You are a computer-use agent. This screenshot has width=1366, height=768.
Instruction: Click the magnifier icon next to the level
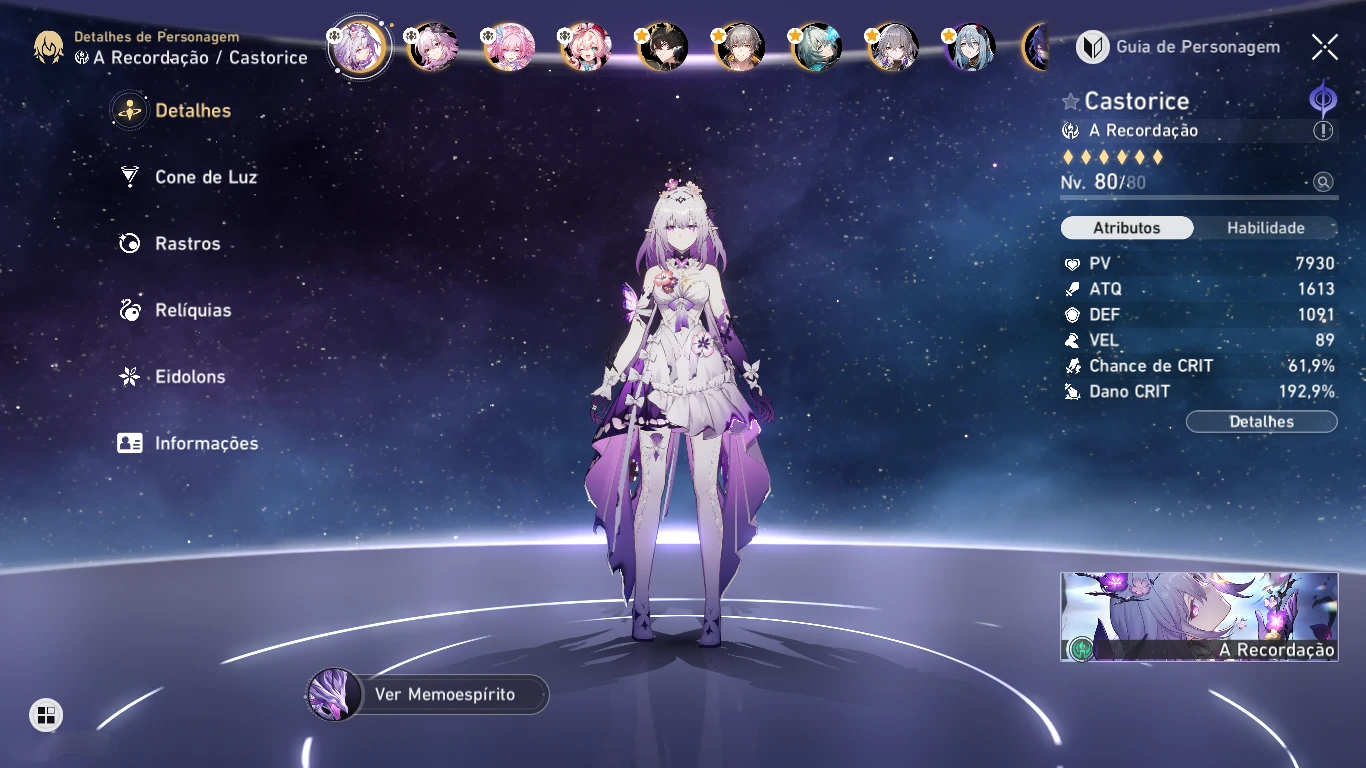click(x=1323, y=182)
